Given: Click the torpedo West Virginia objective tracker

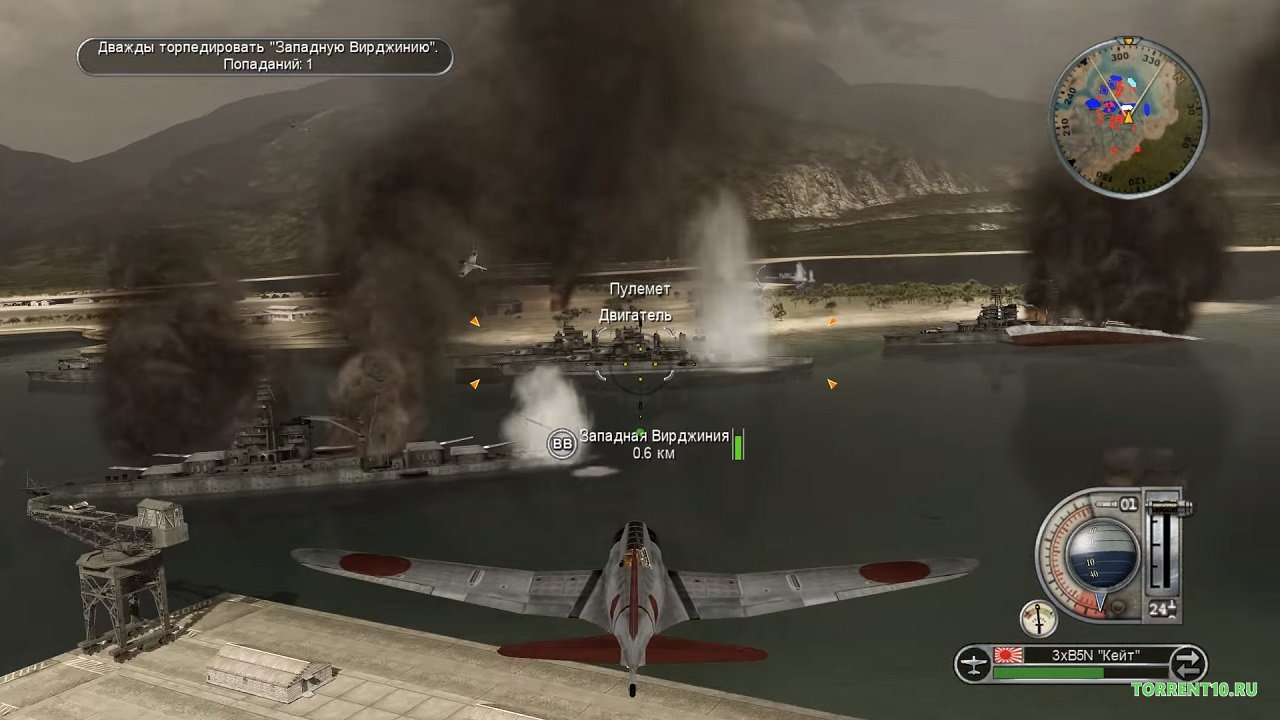Looking at the screenshot, I should 265,56.
